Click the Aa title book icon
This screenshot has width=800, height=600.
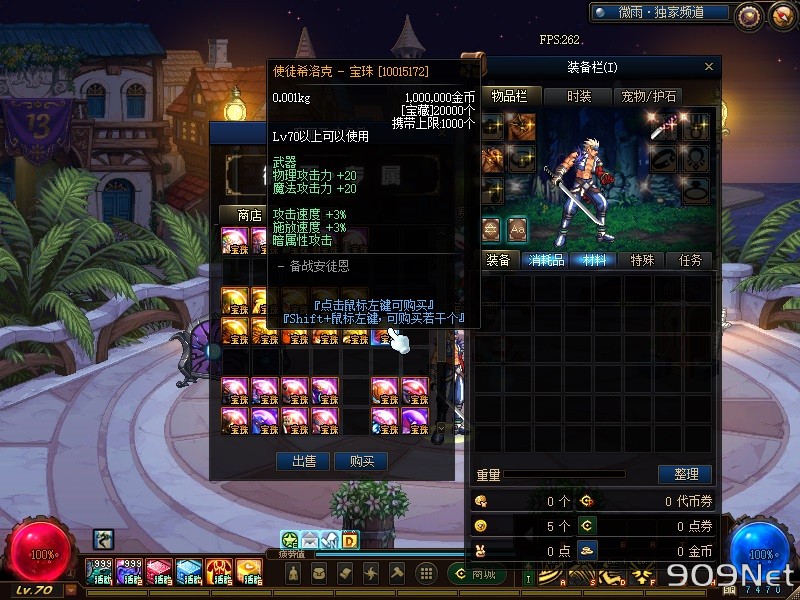pyautogui.click(x=517, y=227)
